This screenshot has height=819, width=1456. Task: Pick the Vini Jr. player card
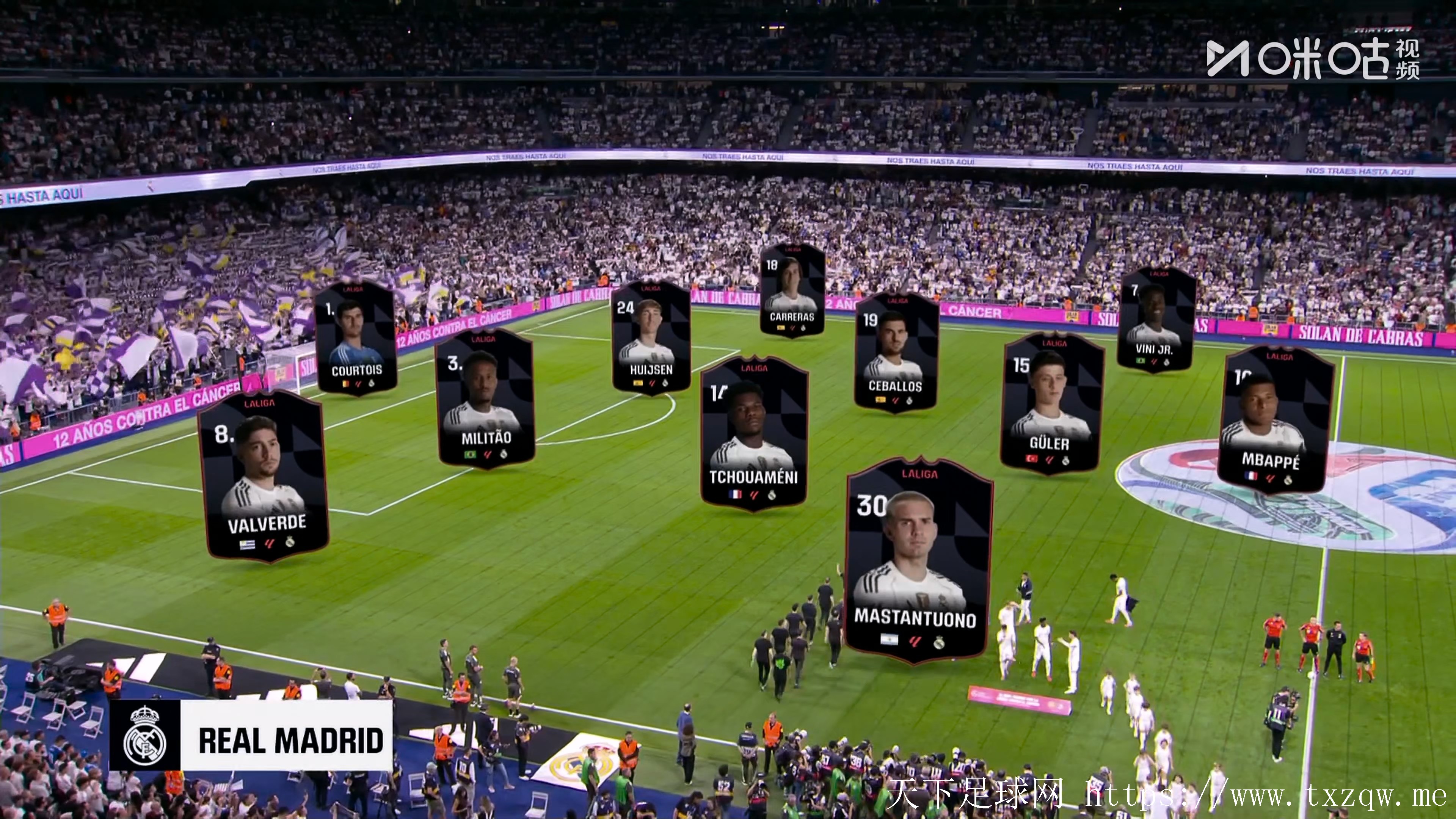[1156, 319]
